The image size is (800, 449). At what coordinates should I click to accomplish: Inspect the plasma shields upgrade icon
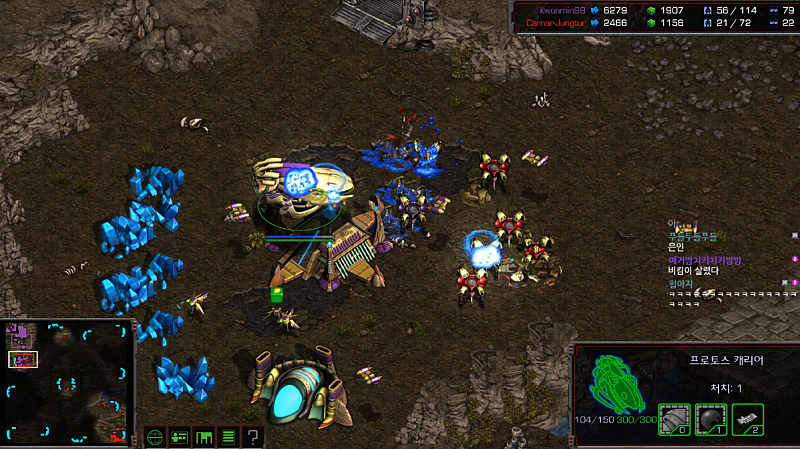(x=711, y=419)
